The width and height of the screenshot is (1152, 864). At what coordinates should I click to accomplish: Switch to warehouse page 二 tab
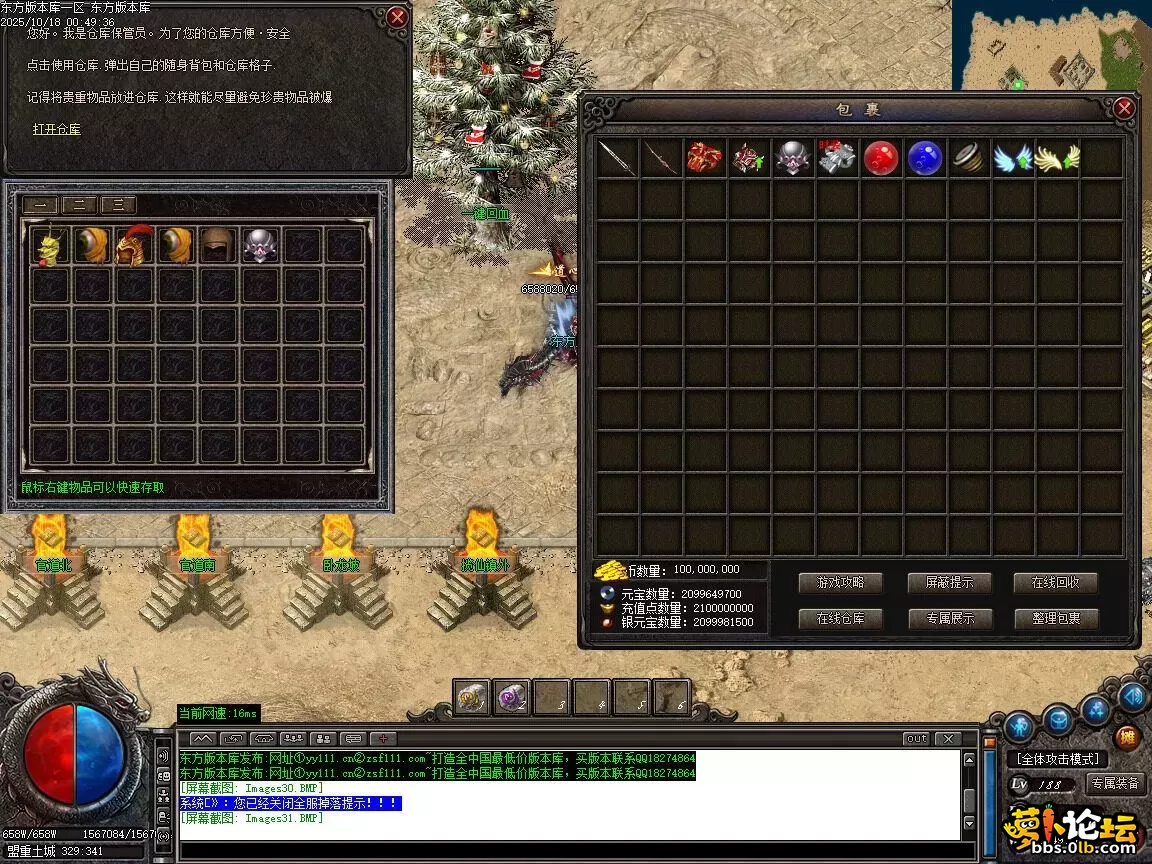coord(79,205)
